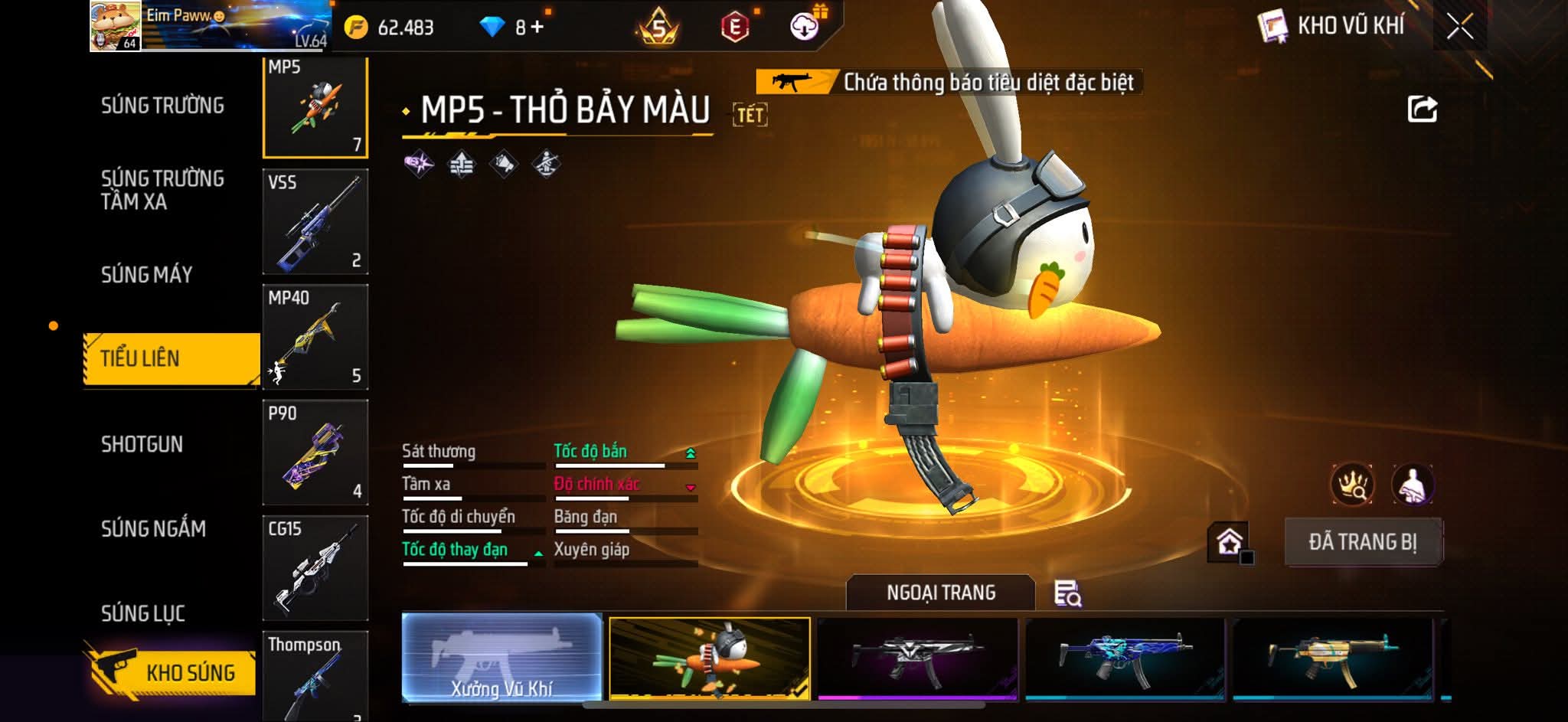
Task: Open the Xưởng Vũ Khí skin tile
Action: 501,658
